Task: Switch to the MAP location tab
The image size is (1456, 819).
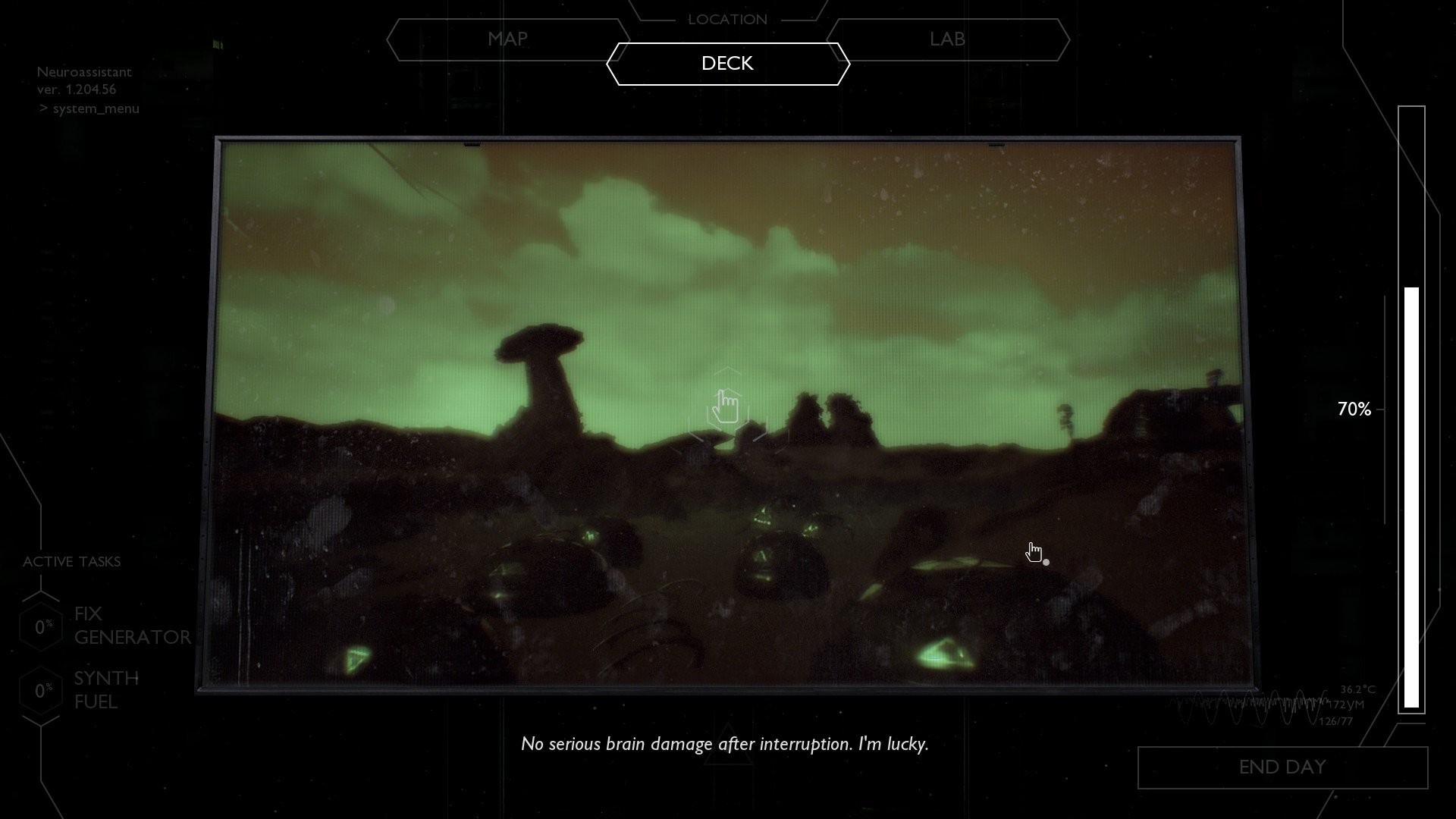Action: (x=507, y=39)
